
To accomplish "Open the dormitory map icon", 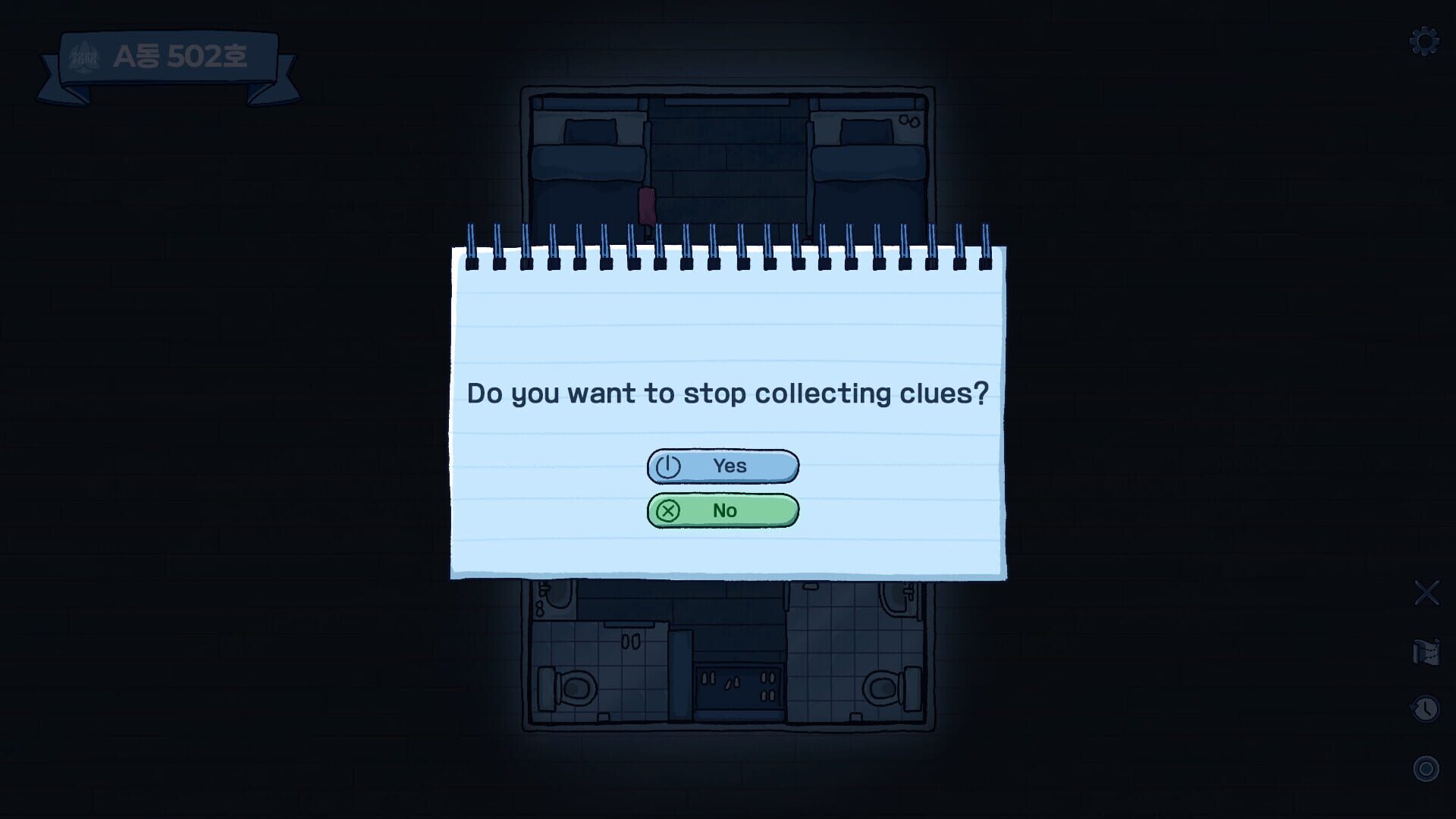I will 1426,651.
